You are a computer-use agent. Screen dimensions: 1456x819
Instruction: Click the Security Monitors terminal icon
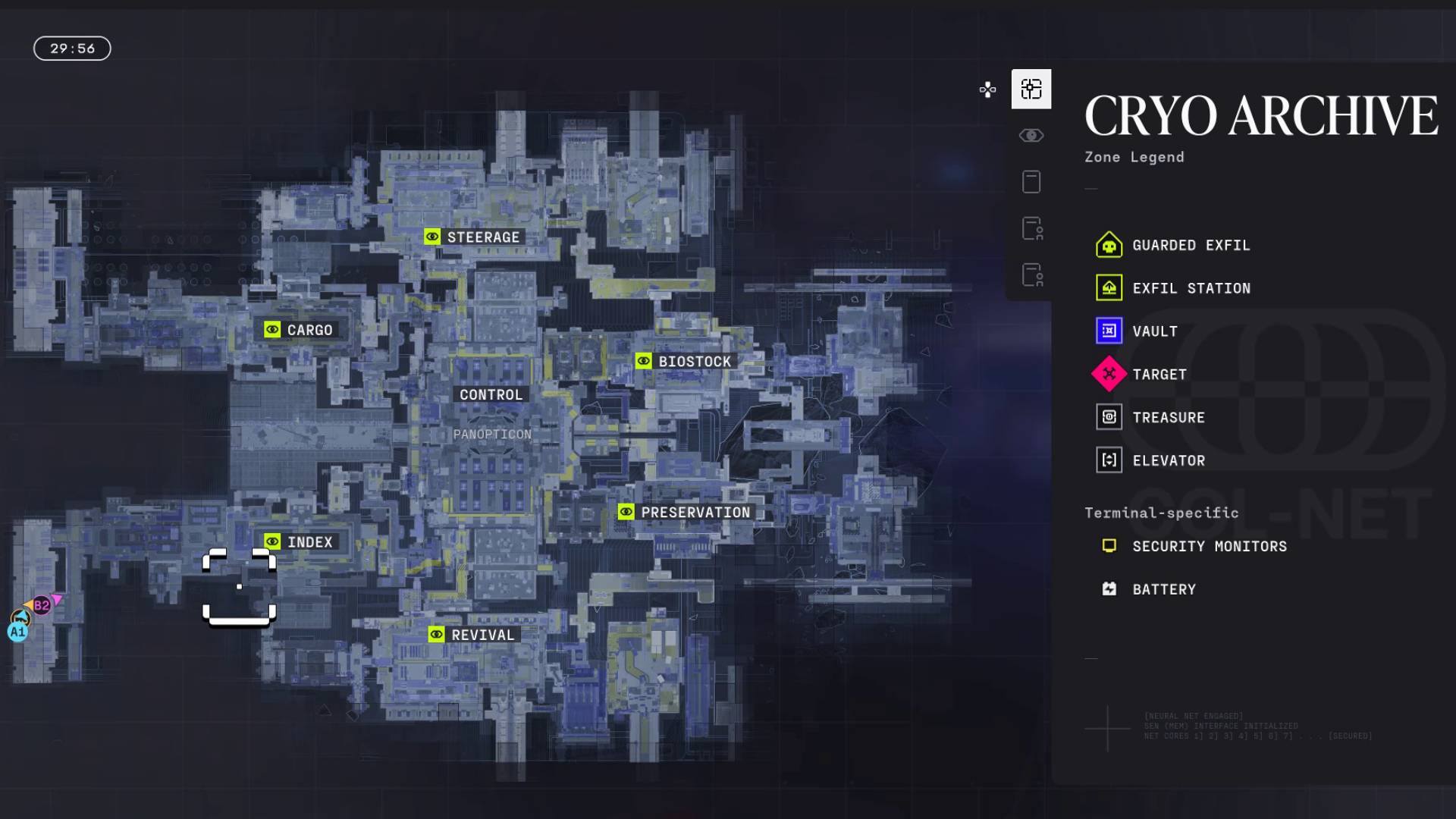click(1109, 544)
